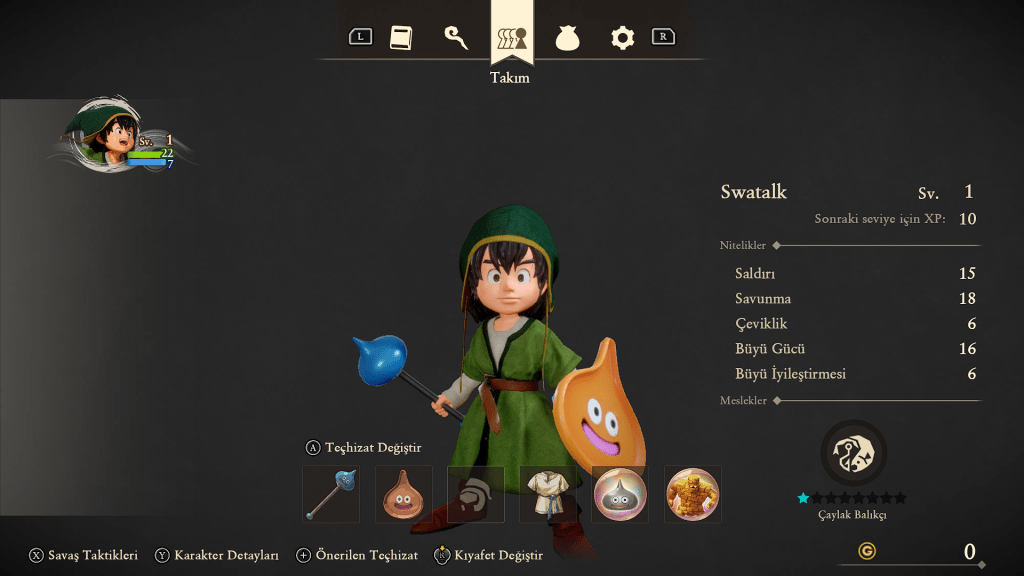Select Swatalk's party portrait

coord(102,137)
